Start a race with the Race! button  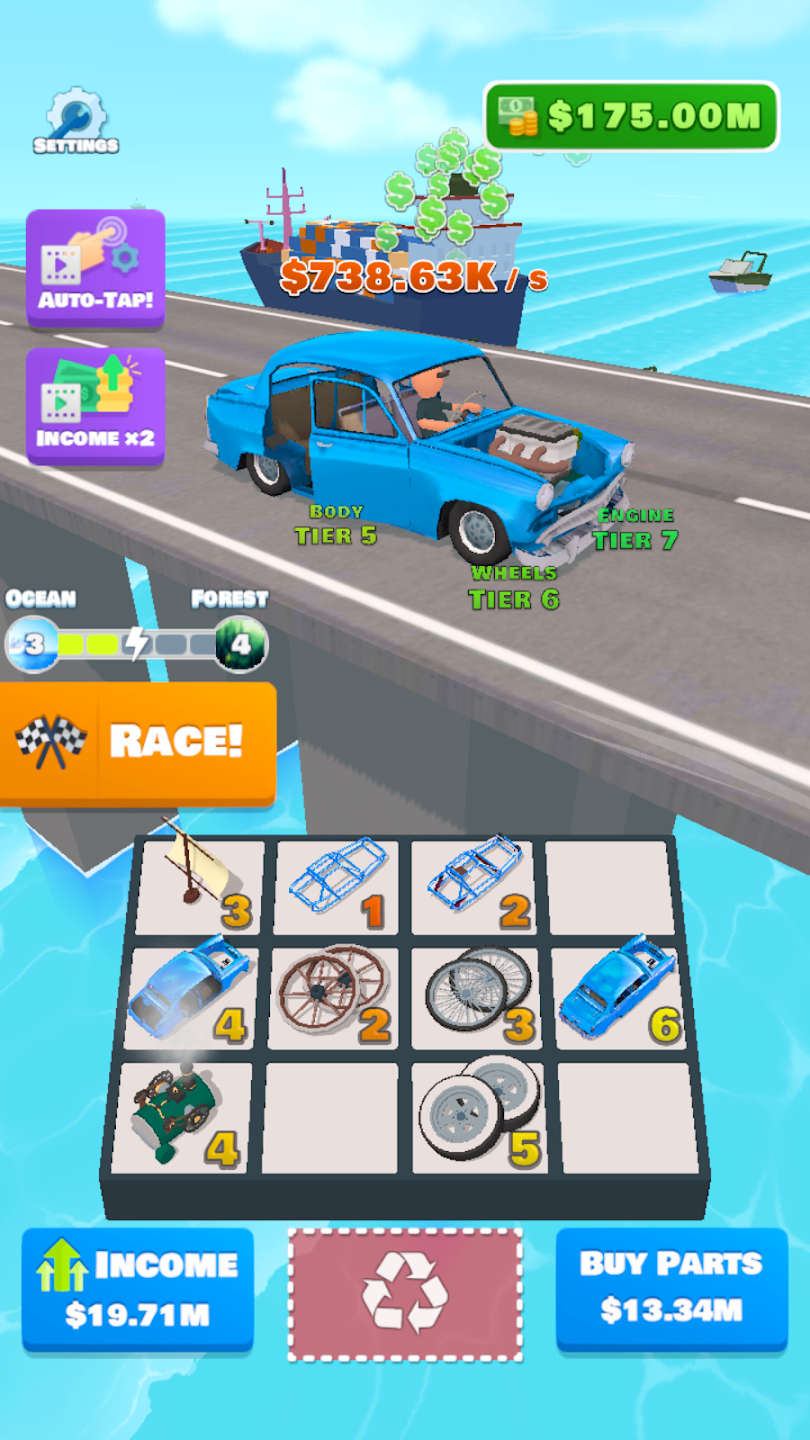point(138,741)
